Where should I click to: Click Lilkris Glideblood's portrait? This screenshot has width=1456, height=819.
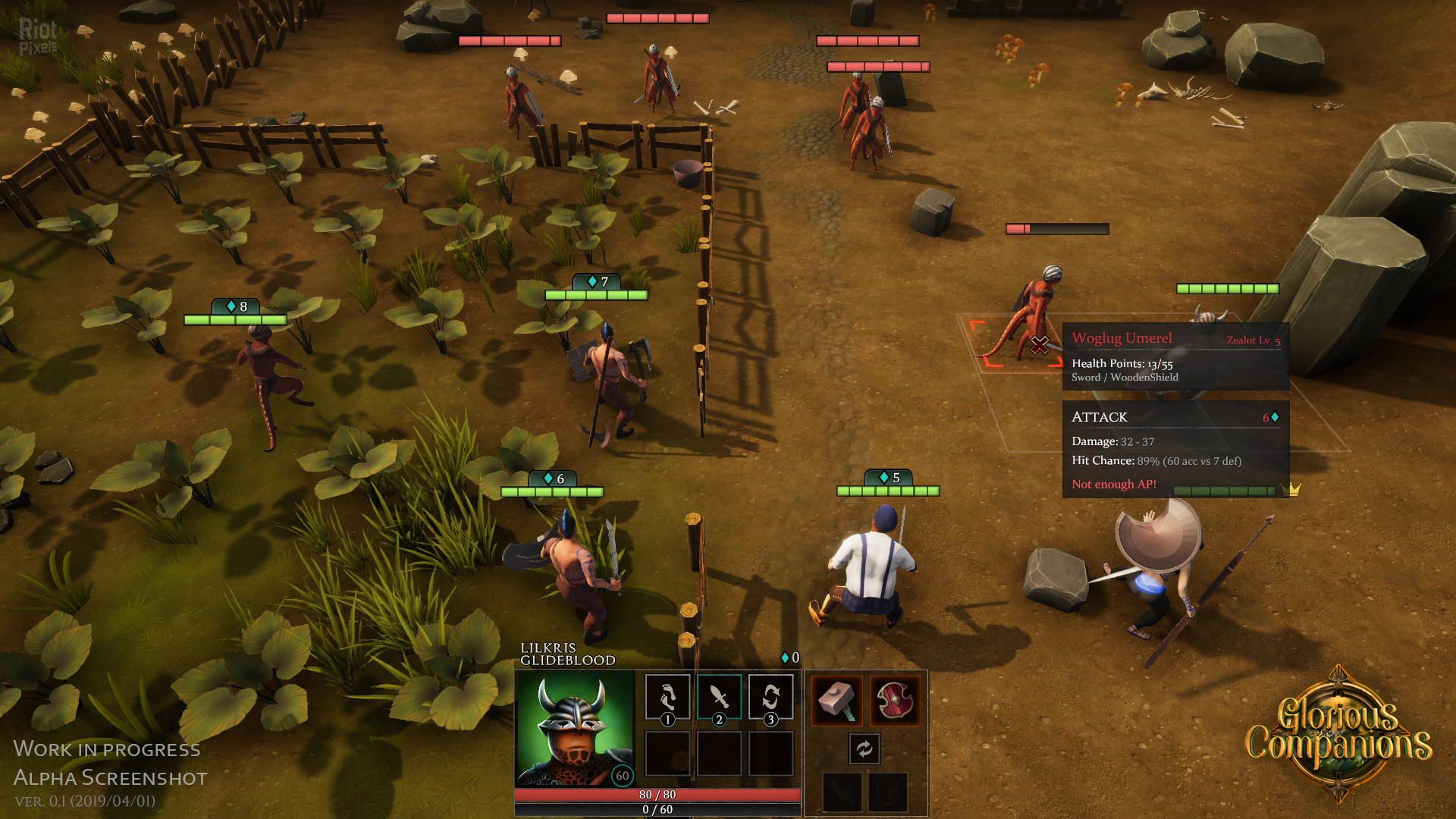click(574, 728)
